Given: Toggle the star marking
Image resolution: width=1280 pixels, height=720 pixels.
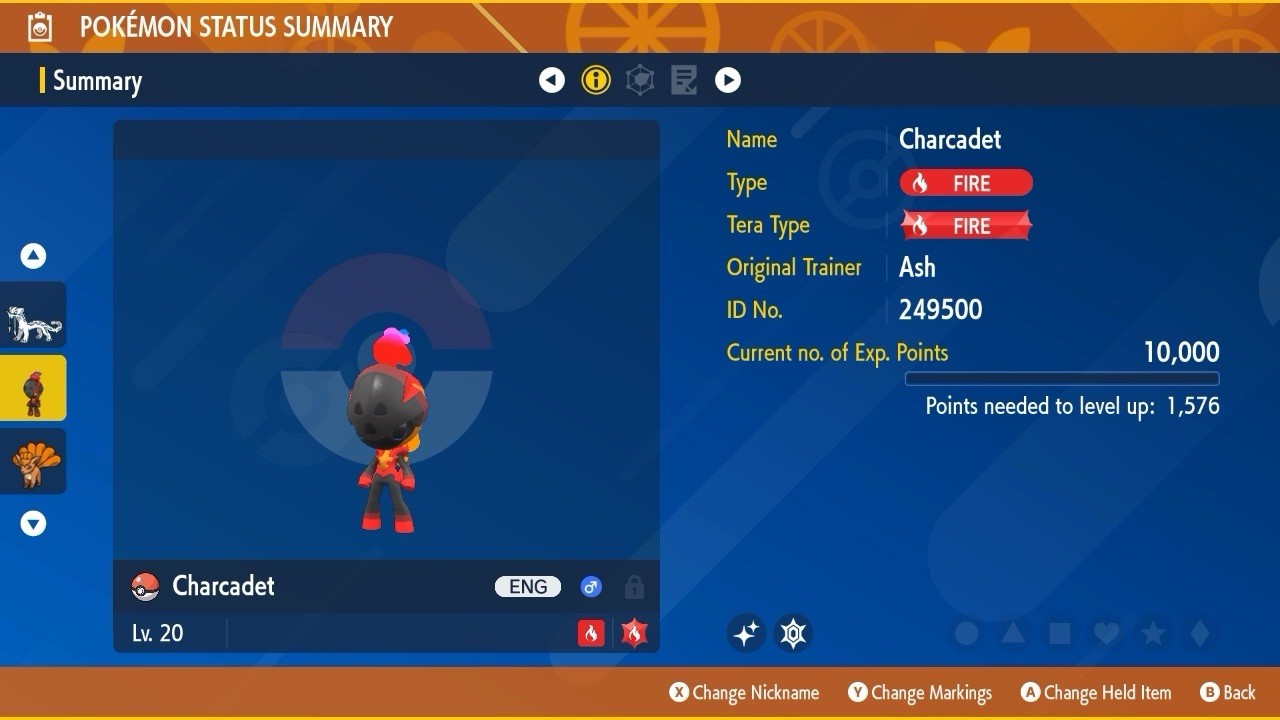Looking at the screenshot, I should (x=1152, y=633).
